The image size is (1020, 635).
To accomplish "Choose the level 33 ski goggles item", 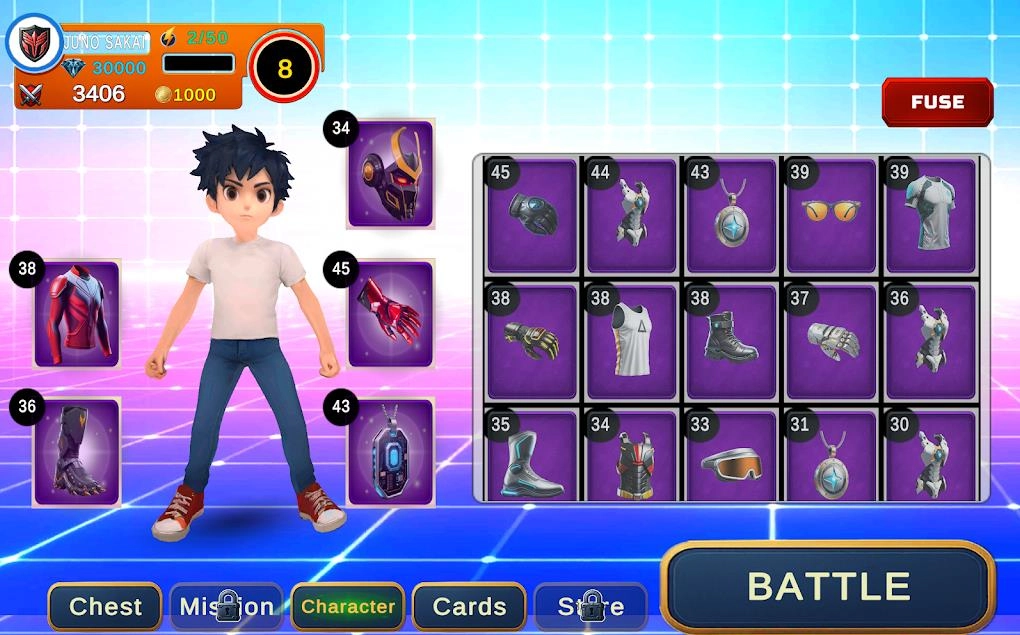I will [731, 457].
